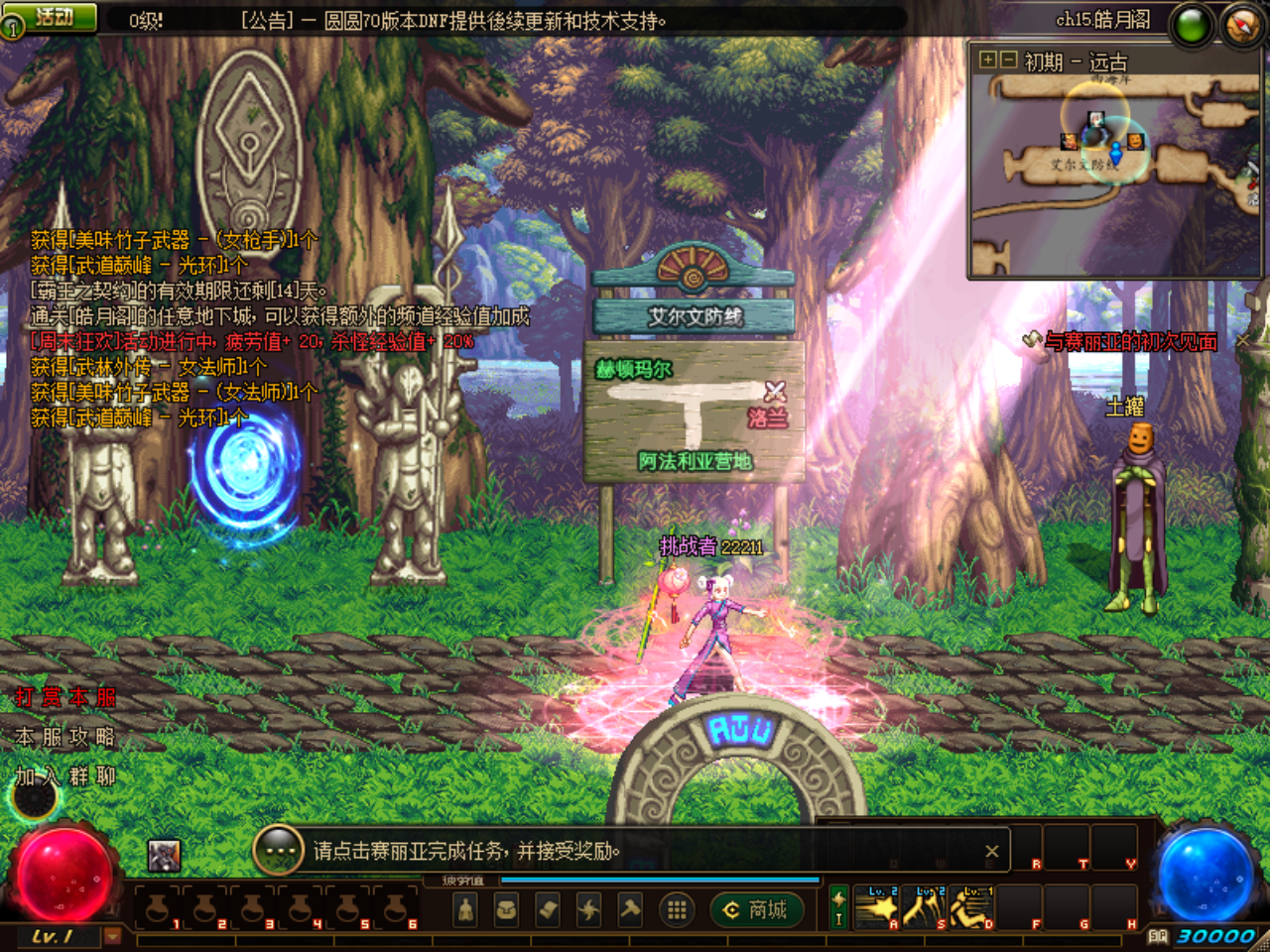Cast the Lv.2 skill bound to A
This screenshot has width=1270, height=952.
(877, 906)
